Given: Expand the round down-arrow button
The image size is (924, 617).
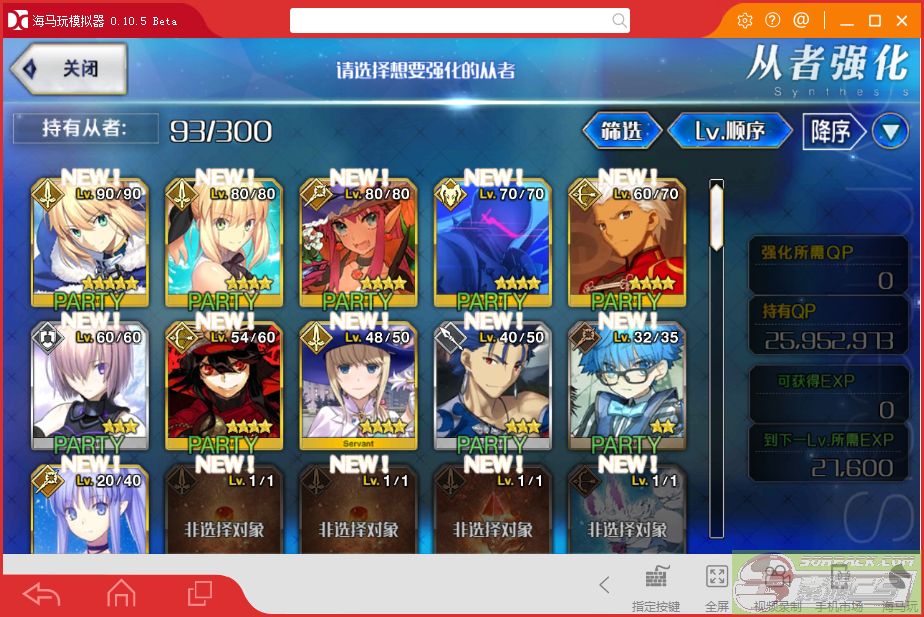Looking at the screenshot, I should tap(889, 131).
